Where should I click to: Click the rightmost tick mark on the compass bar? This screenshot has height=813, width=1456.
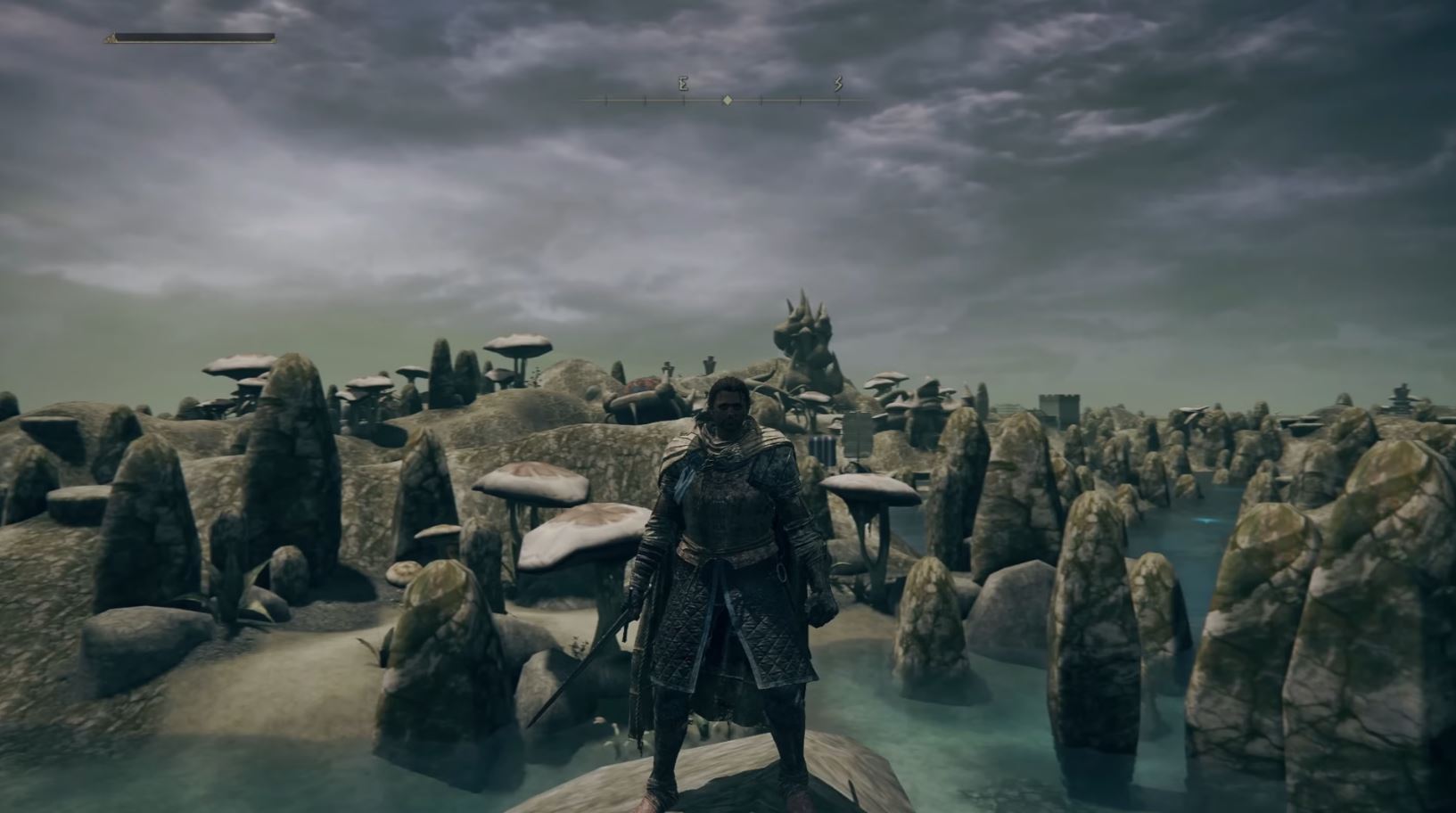pos(839,101)
